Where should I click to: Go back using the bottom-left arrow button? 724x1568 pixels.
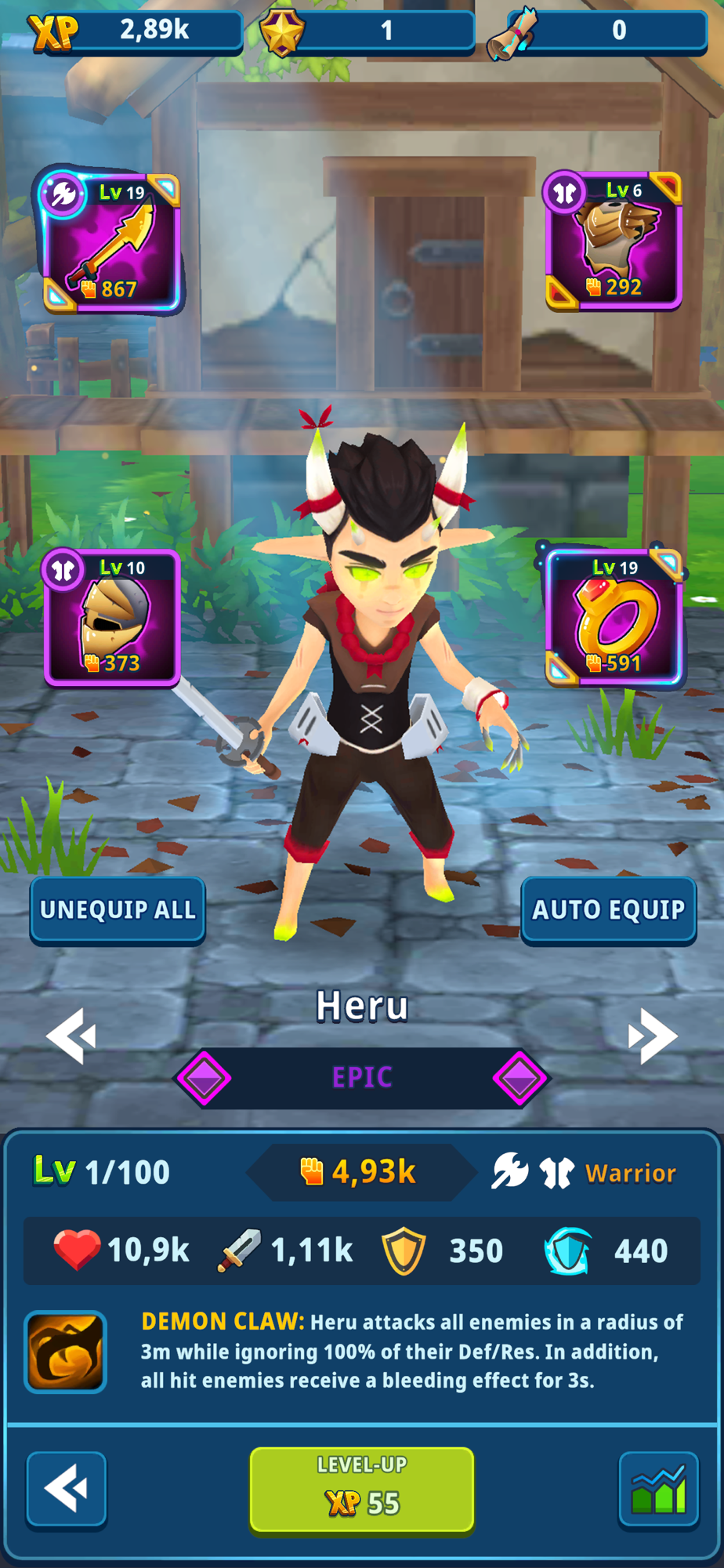point(67,1489)
